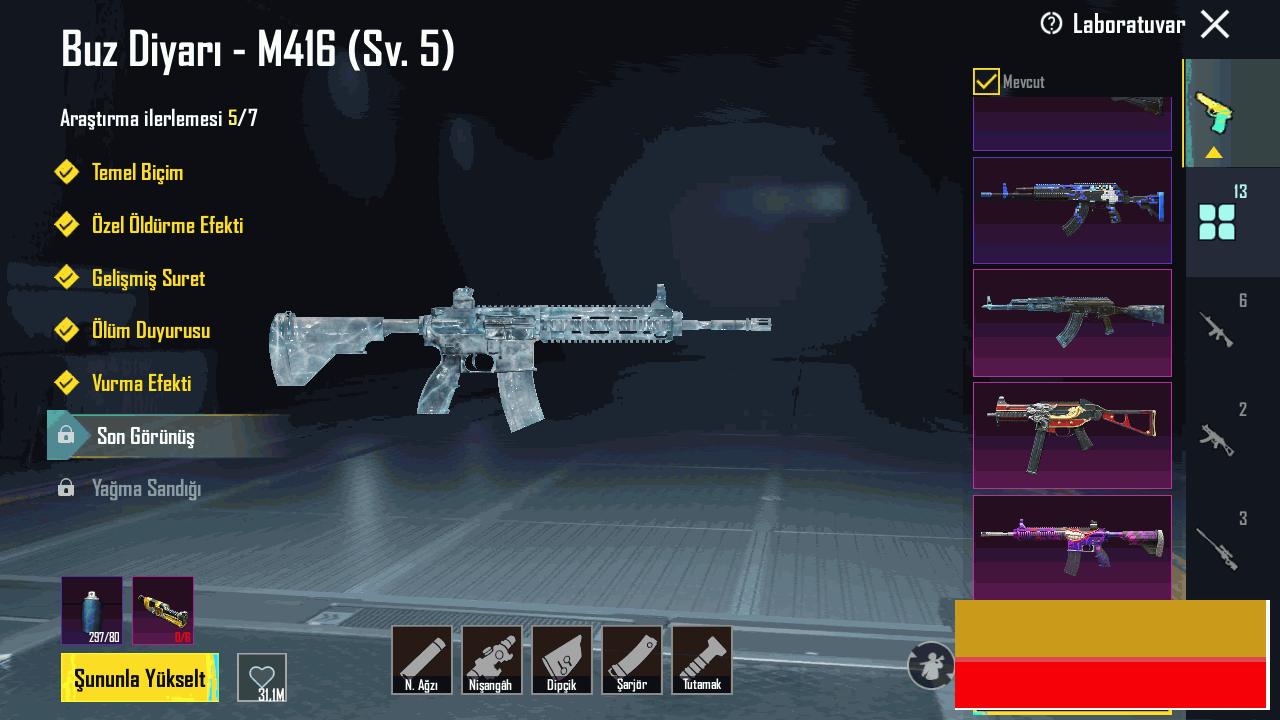The image size is (1280, 720).
Task: Open the Tutamak attachment slot
Action: 701,659
